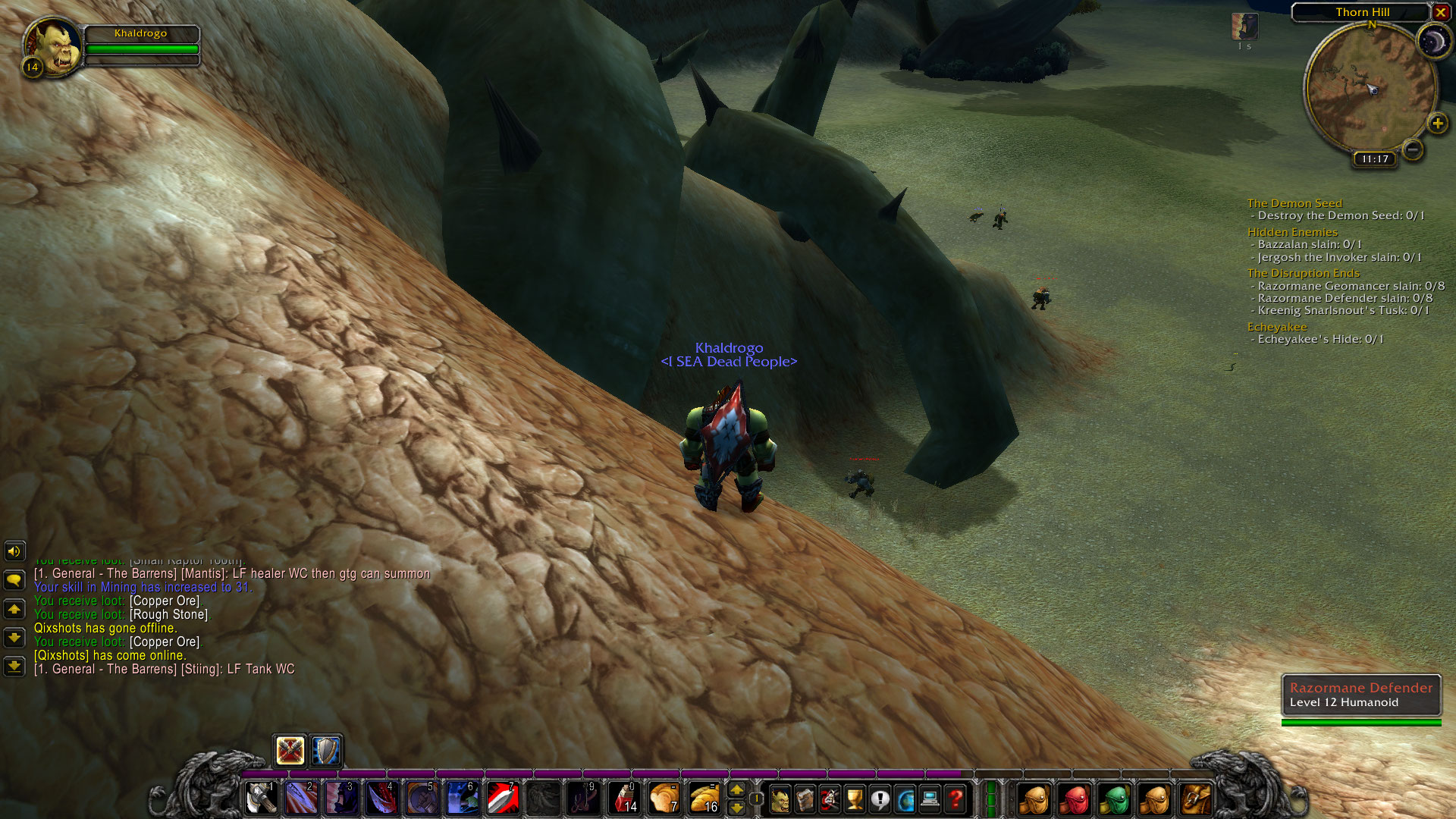Screen dimensions: 1456x819
Task: Eat bread from action bar slot
Action: coord(664,798)
